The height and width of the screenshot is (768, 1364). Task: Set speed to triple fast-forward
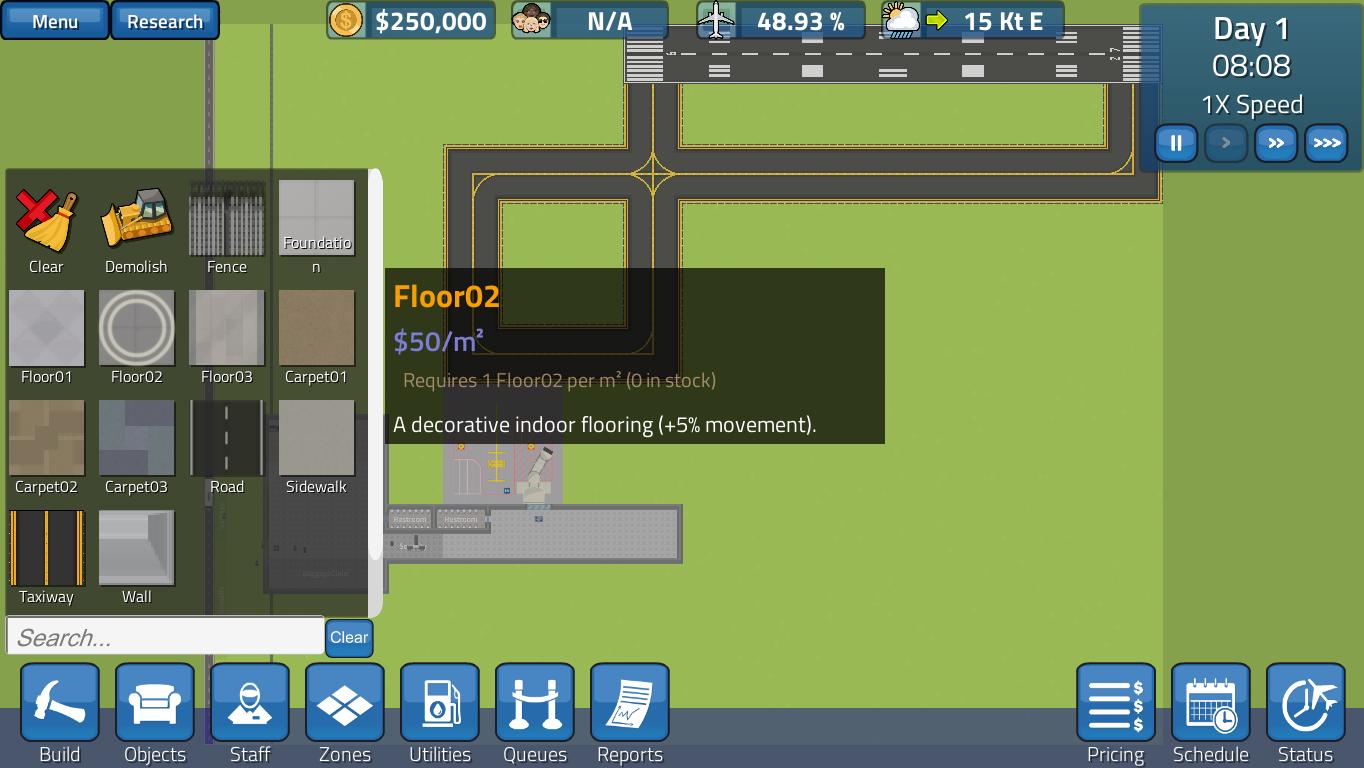pos(1326,143)
